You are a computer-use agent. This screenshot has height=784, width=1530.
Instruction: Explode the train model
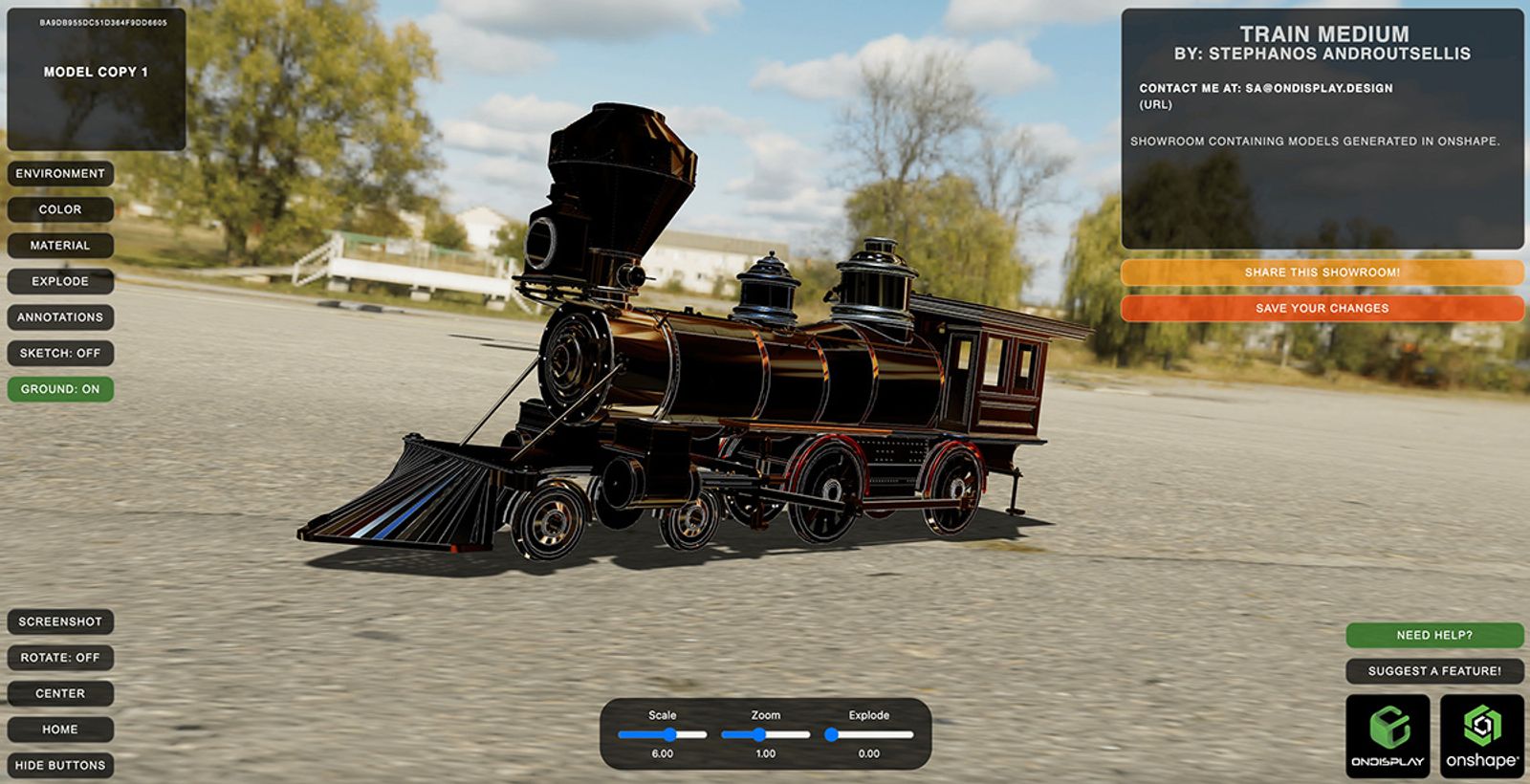coord(61,281)
